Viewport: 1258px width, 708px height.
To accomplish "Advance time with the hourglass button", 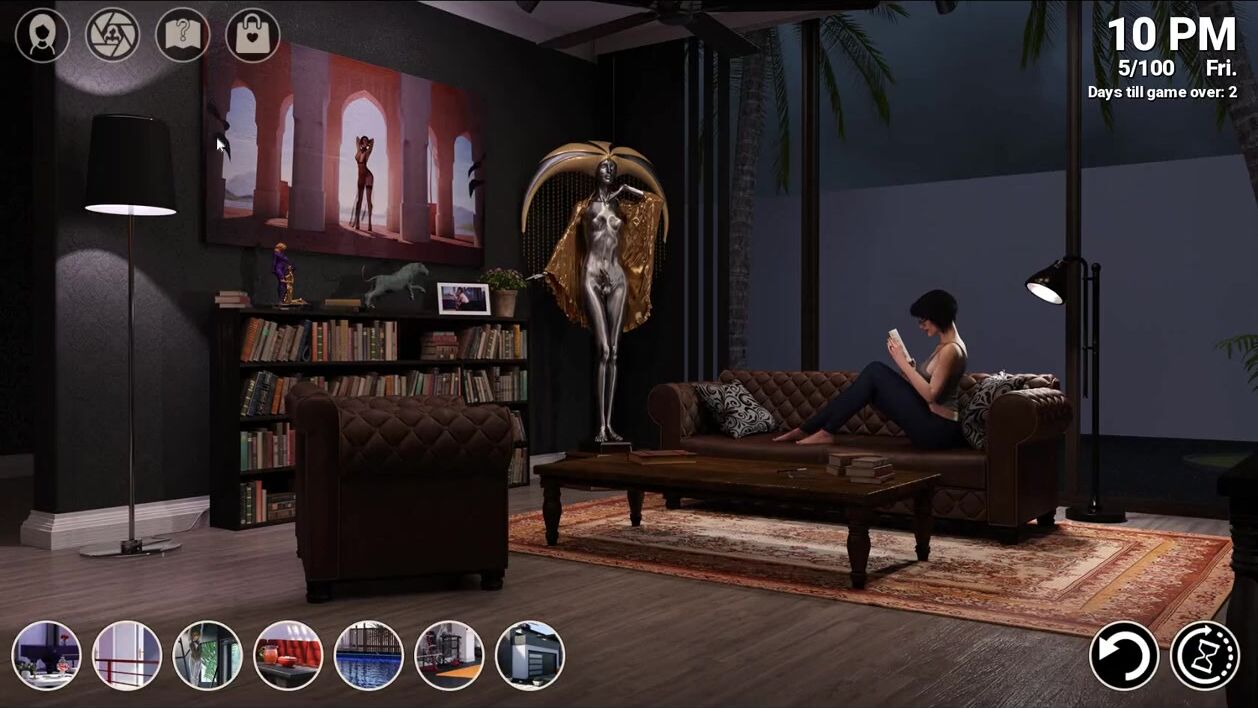I will pos(1205,656).
